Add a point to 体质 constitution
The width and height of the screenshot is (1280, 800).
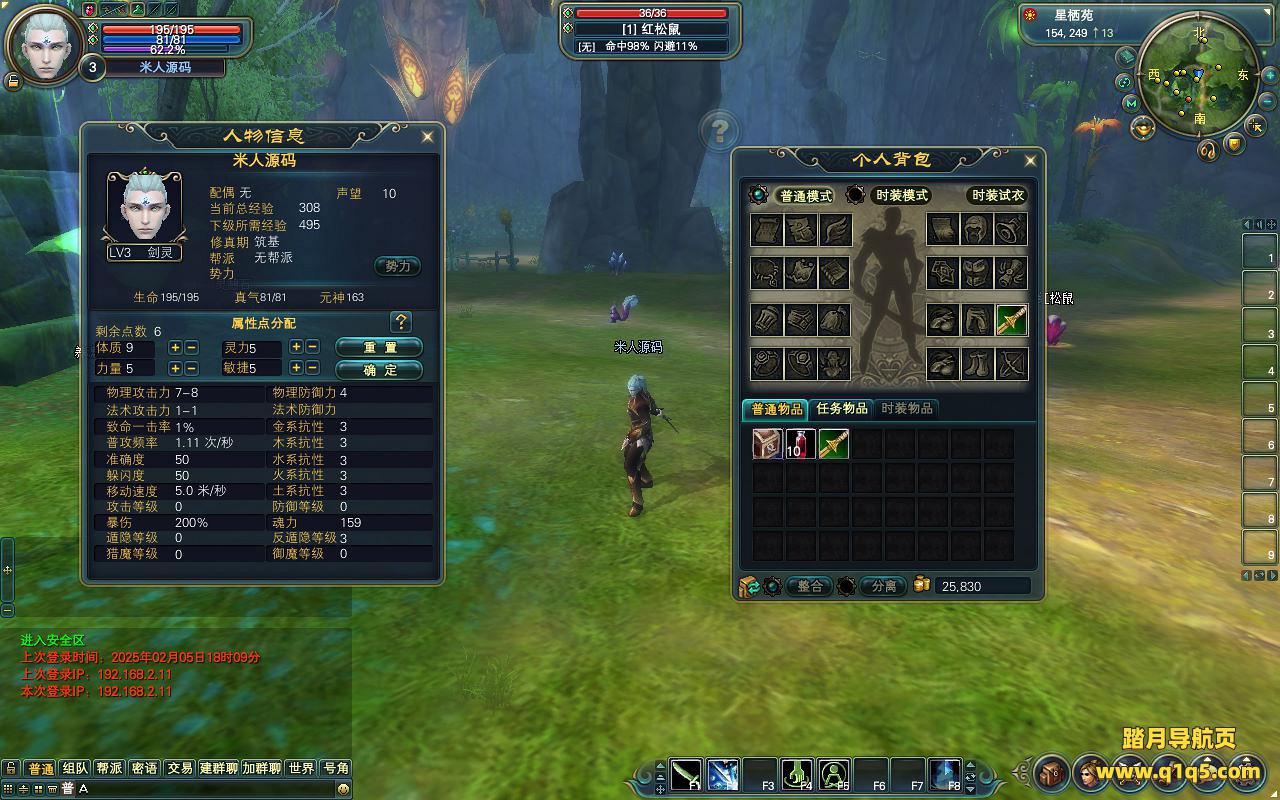click(x=176, y=347)
